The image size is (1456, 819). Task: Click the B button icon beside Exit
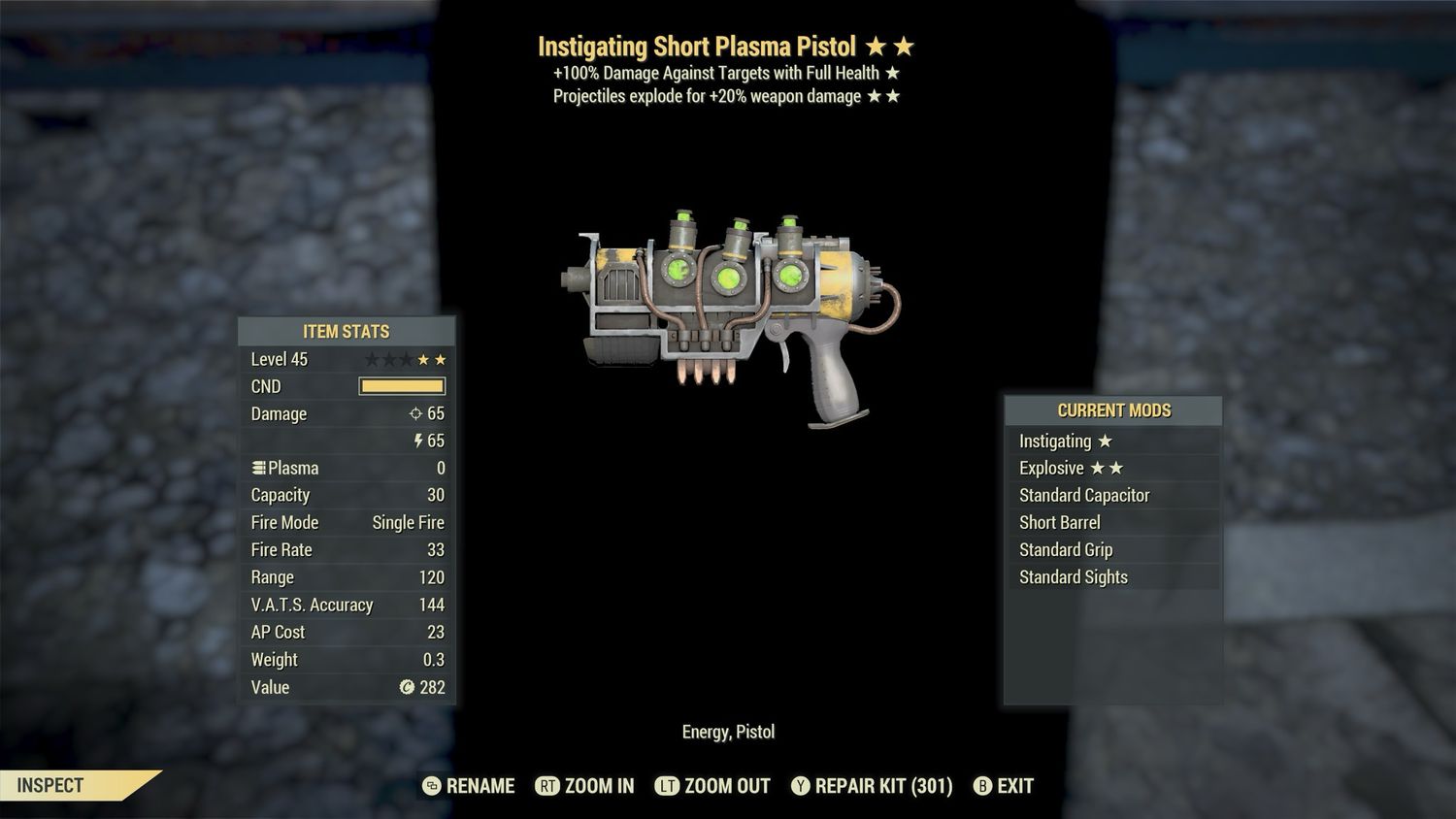(x=982, y=786)
